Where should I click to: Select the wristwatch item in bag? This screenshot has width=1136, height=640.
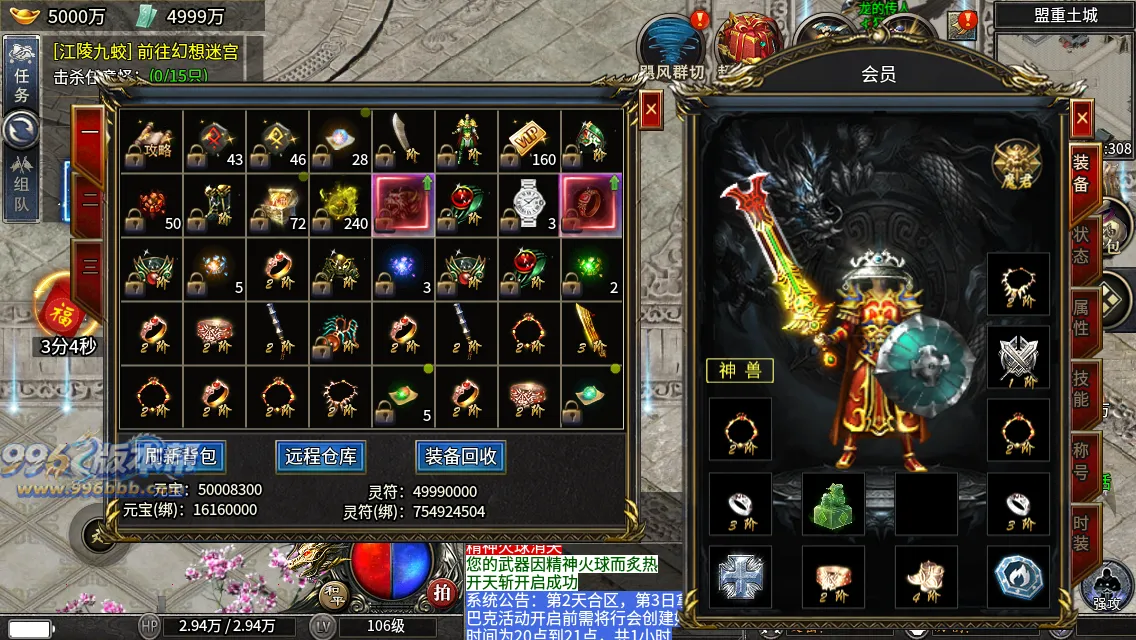point(529,204)
